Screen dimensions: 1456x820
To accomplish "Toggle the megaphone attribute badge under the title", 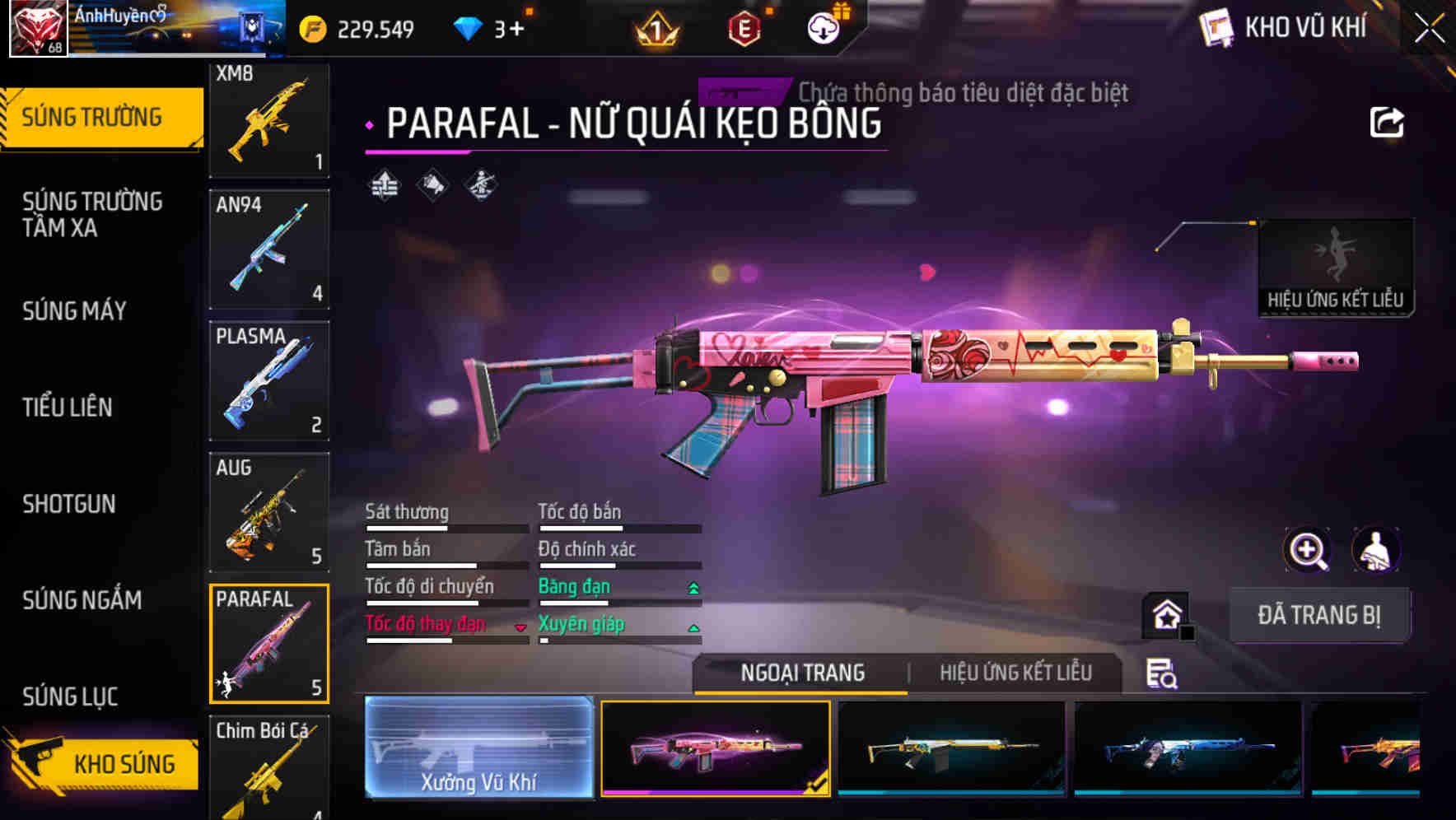I will pos(431,186).
